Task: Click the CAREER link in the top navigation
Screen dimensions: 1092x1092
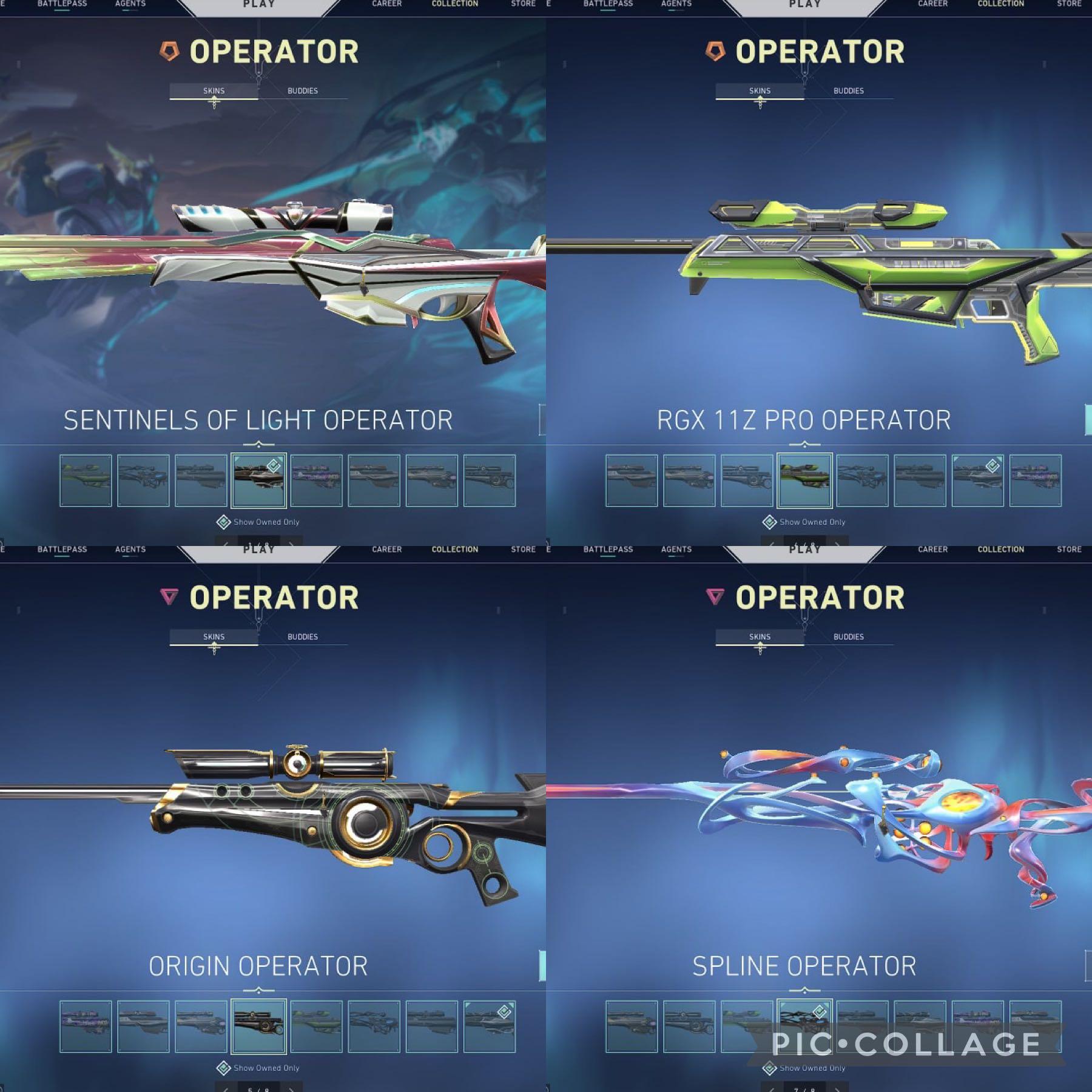Action: tap(386, 4)
